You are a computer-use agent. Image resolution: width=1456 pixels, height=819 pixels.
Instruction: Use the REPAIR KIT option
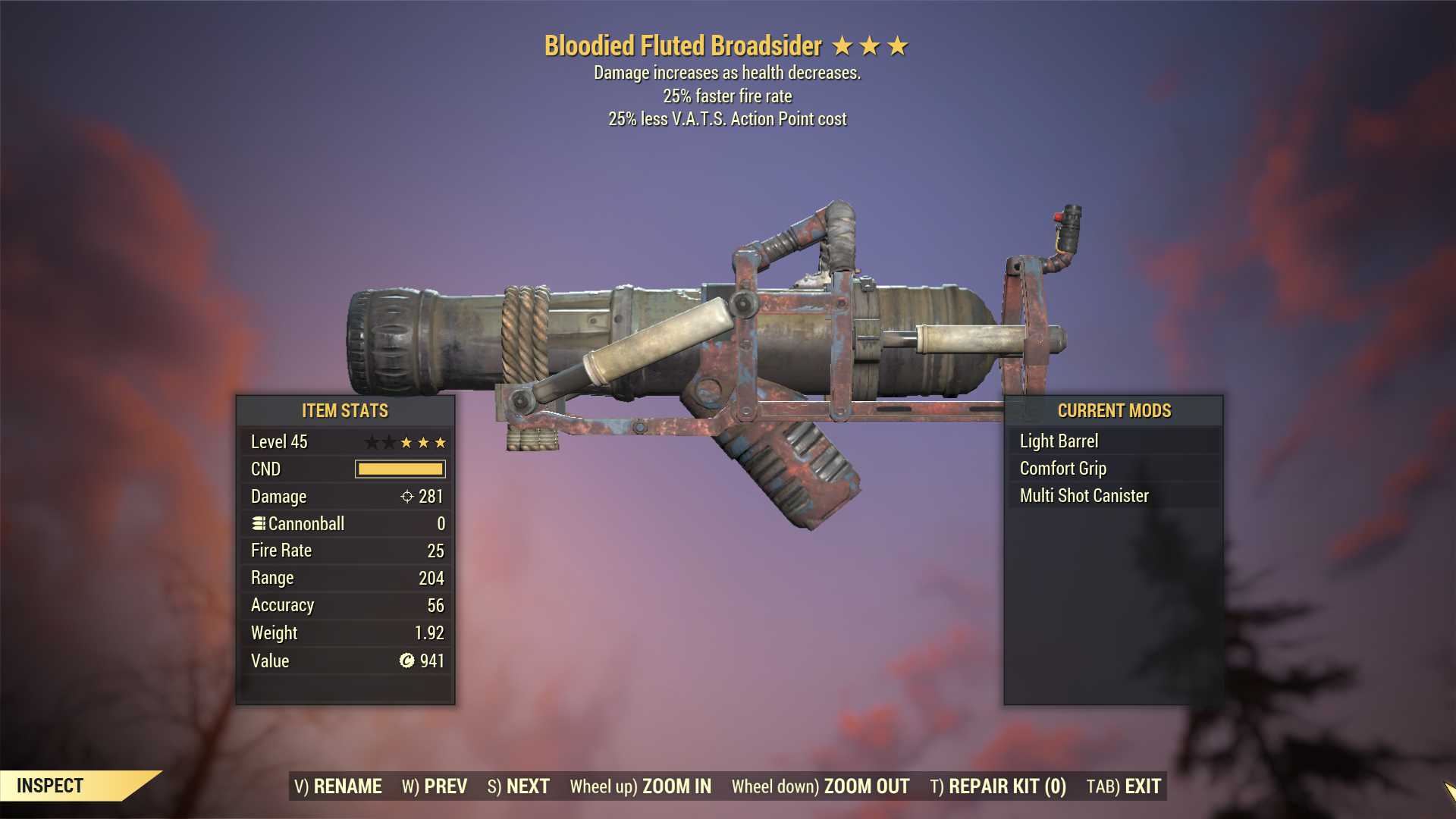pyautogui.click(x=998, y=786)
